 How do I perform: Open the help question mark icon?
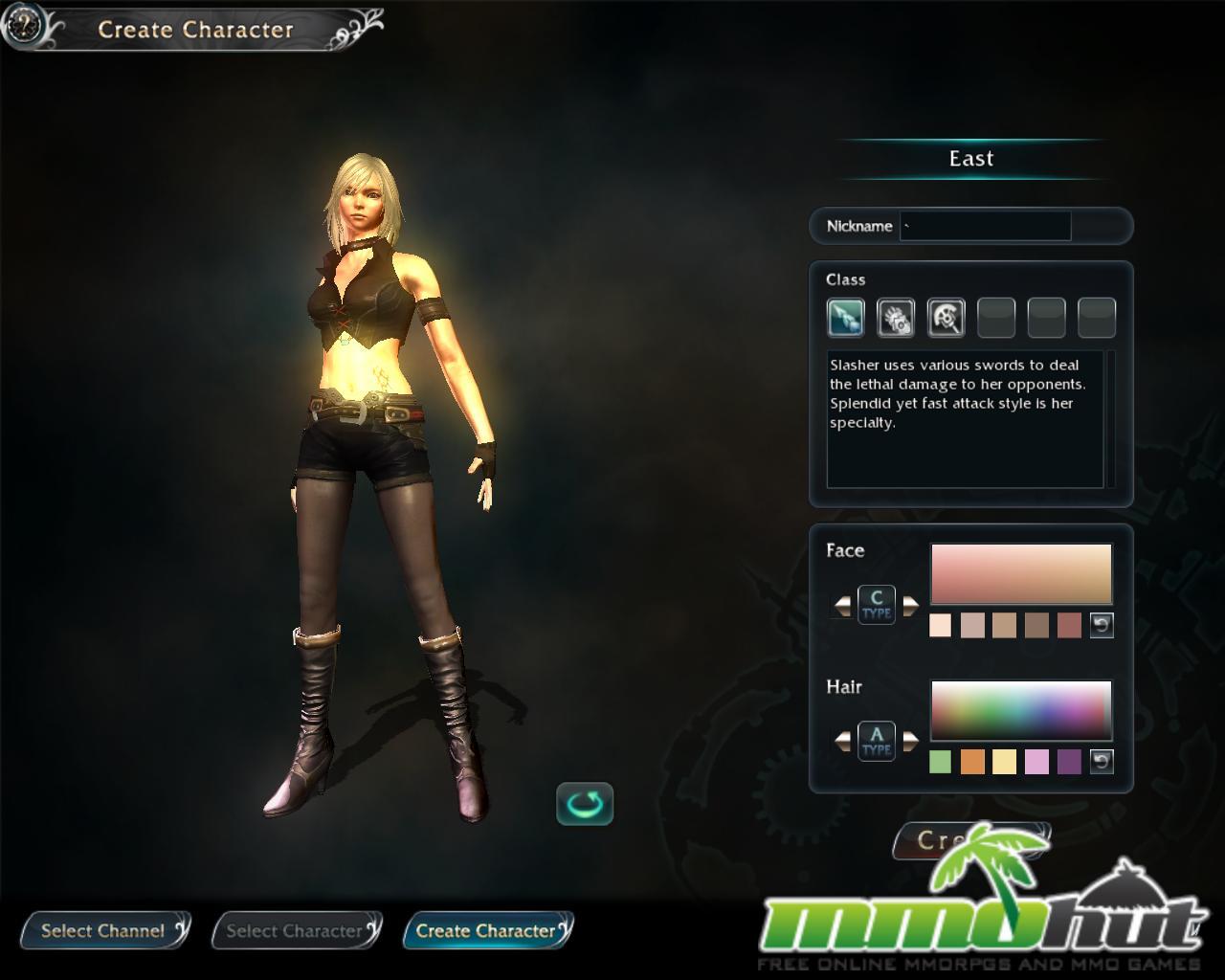(x=23, y=26)
